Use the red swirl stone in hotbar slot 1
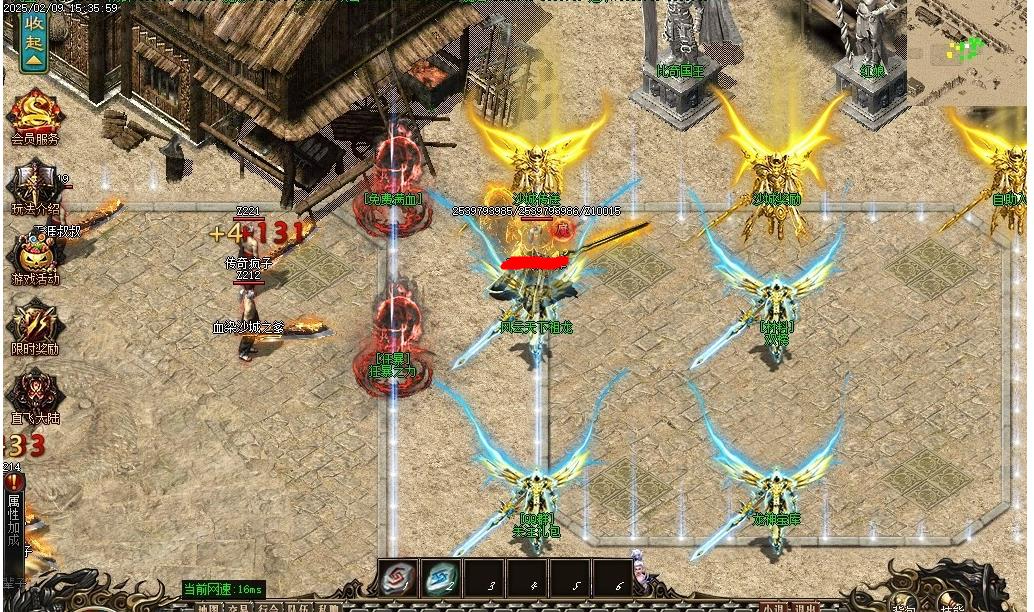The image size is (1034, 612). (x=399, y=579)
